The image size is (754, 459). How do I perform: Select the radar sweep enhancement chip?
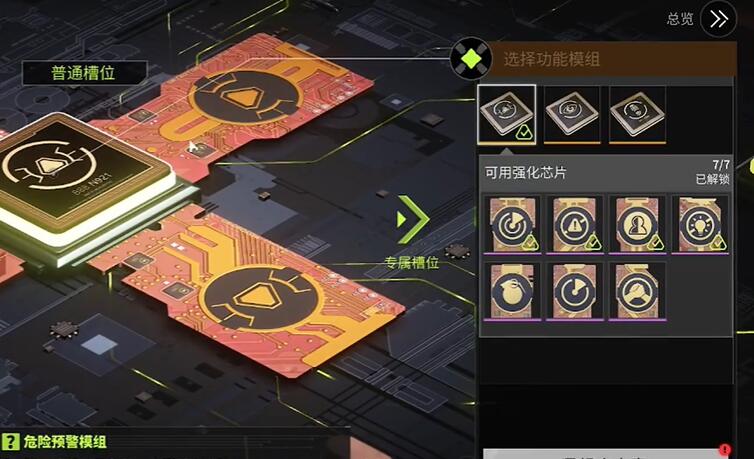515,224
